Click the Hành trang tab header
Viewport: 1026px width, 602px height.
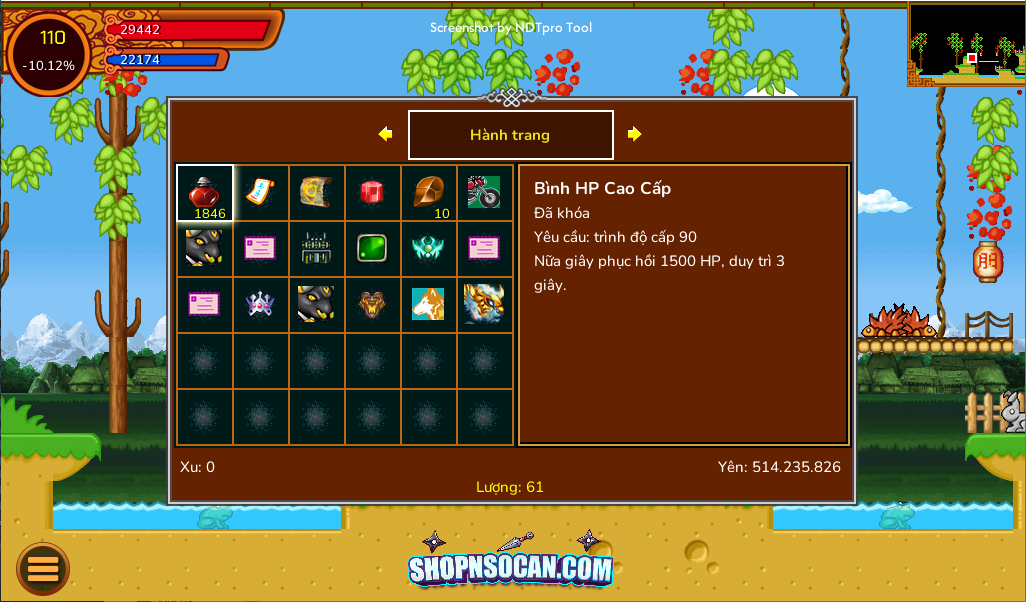(510, 135)
